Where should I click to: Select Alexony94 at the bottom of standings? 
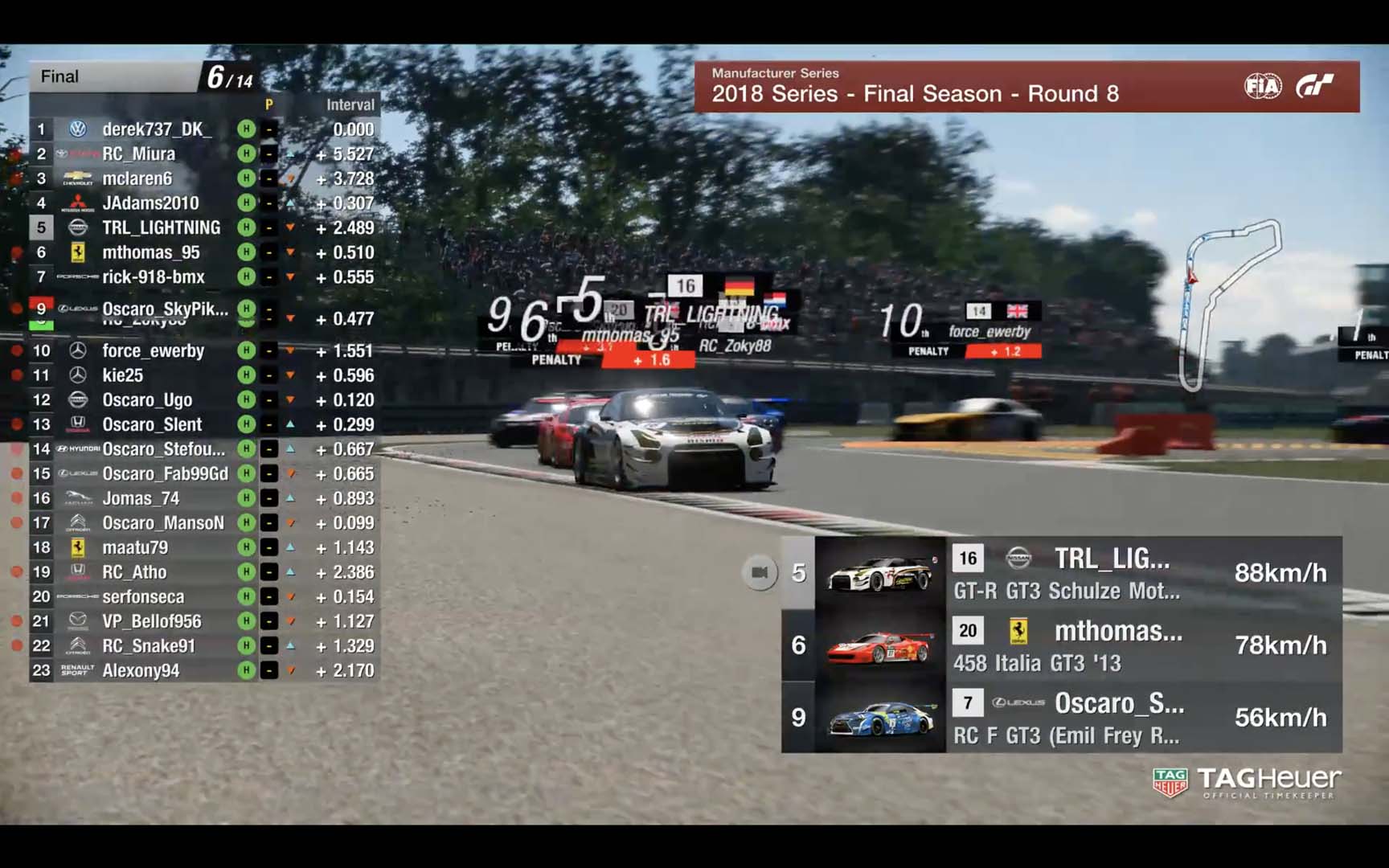[141, 671]
